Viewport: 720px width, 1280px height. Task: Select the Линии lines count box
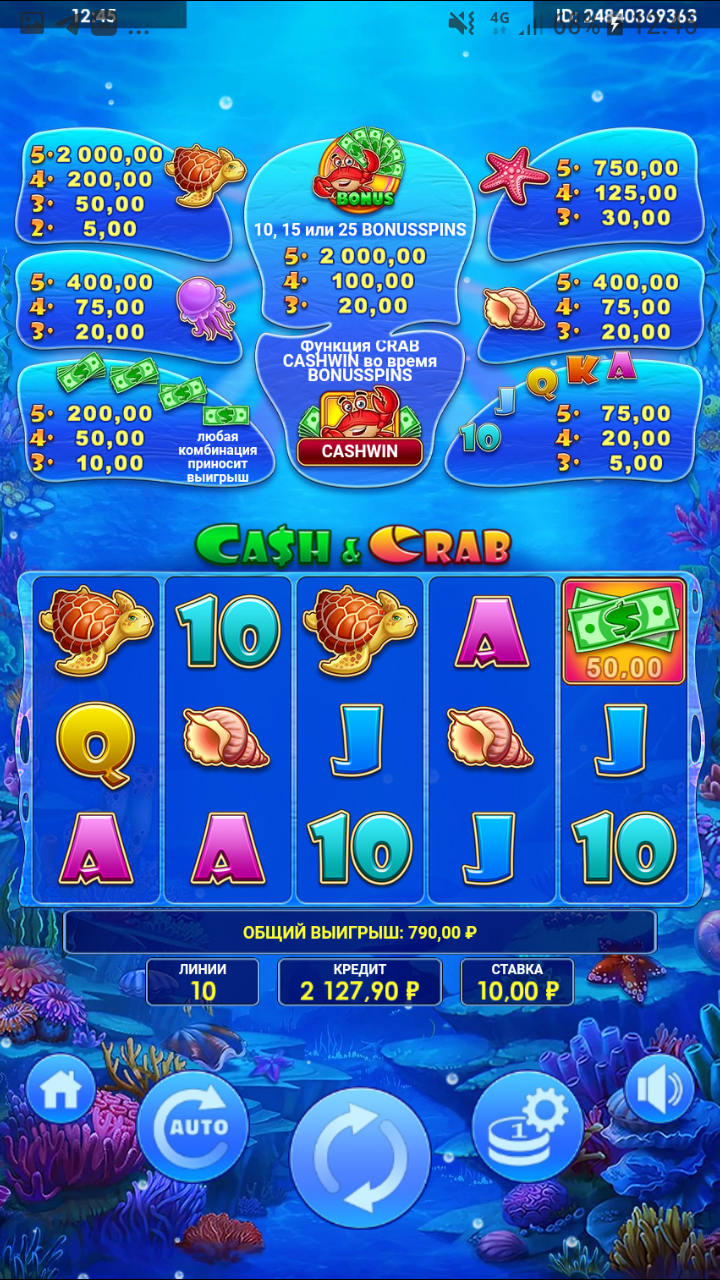click(x=203, y=982)
